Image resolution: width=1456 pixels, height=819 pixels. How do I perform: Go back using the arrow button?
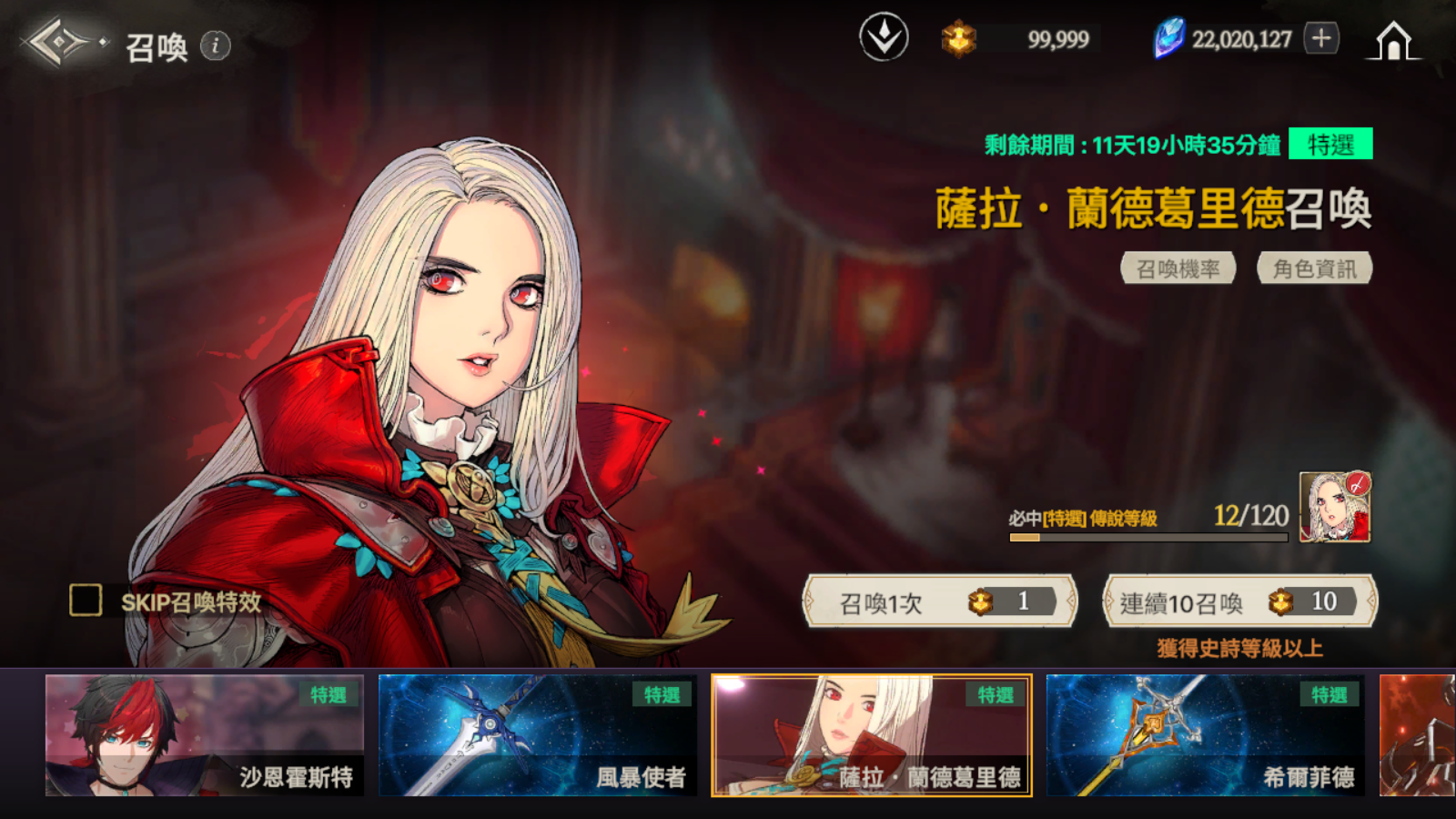tap(56, 42)
